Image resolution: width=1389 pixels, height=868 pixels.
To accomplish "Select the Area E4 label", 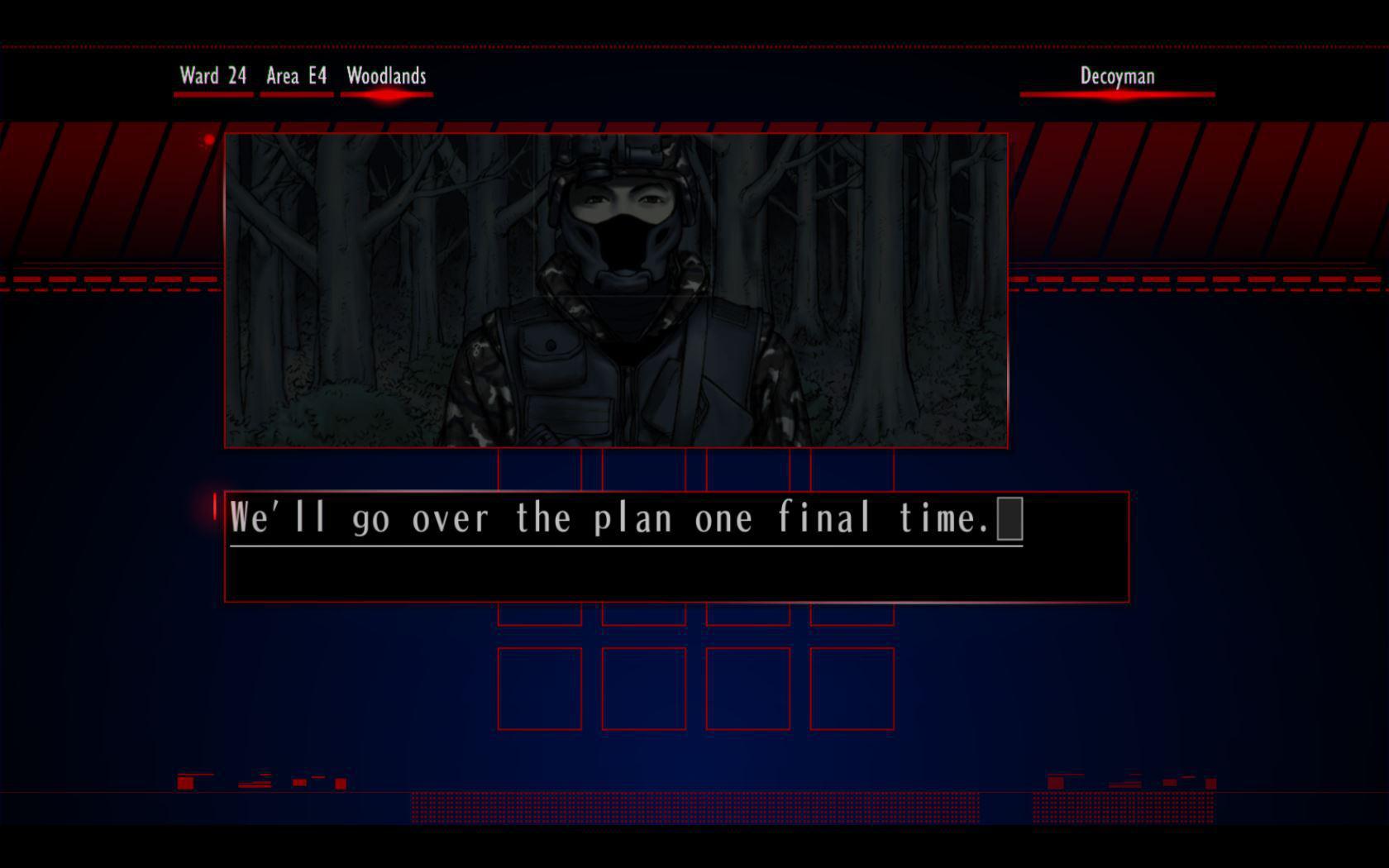I will coord(295,76).
